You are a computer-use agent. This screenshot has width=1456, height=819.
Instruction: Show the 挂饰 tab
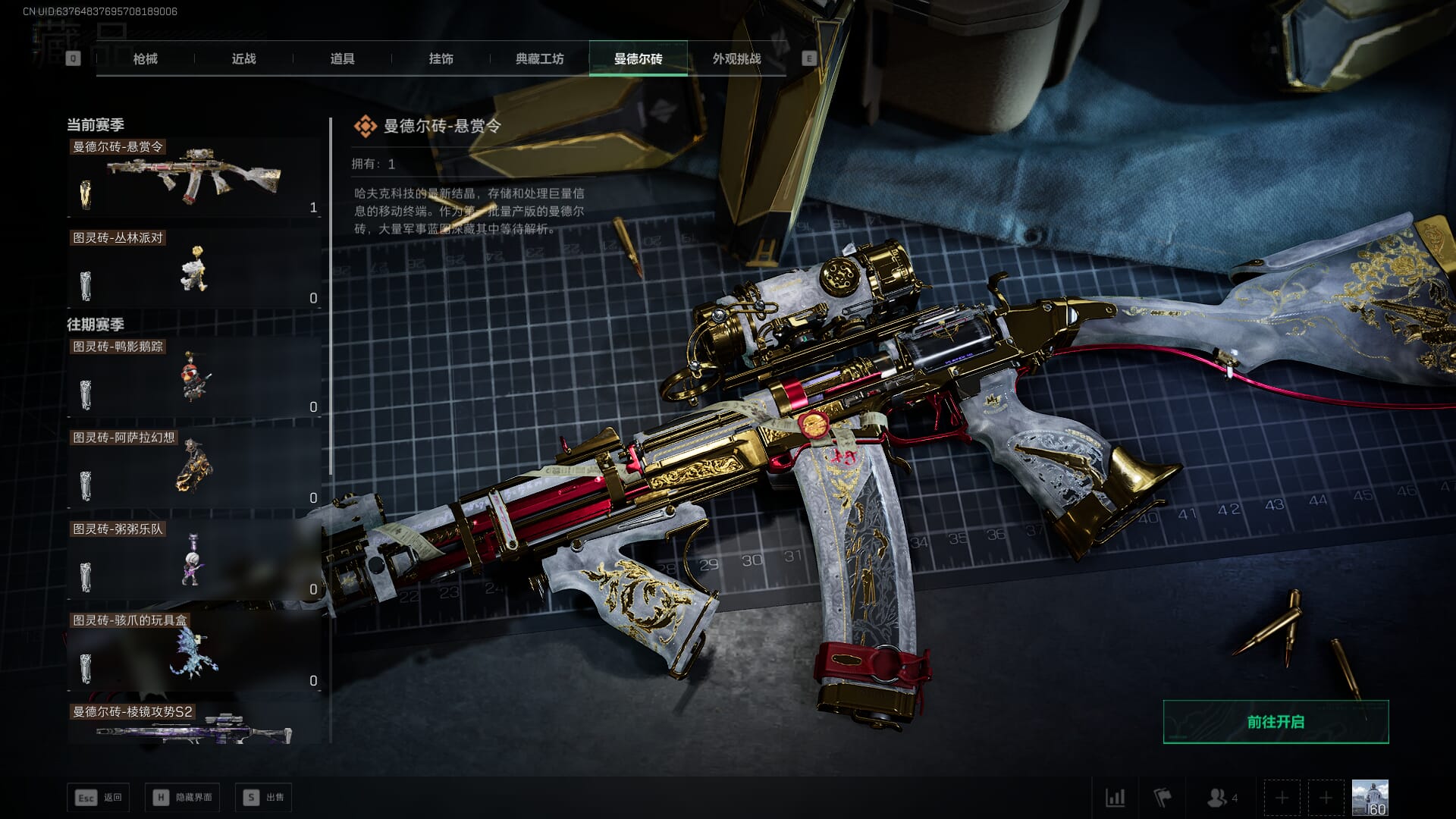tap(441, 58)
